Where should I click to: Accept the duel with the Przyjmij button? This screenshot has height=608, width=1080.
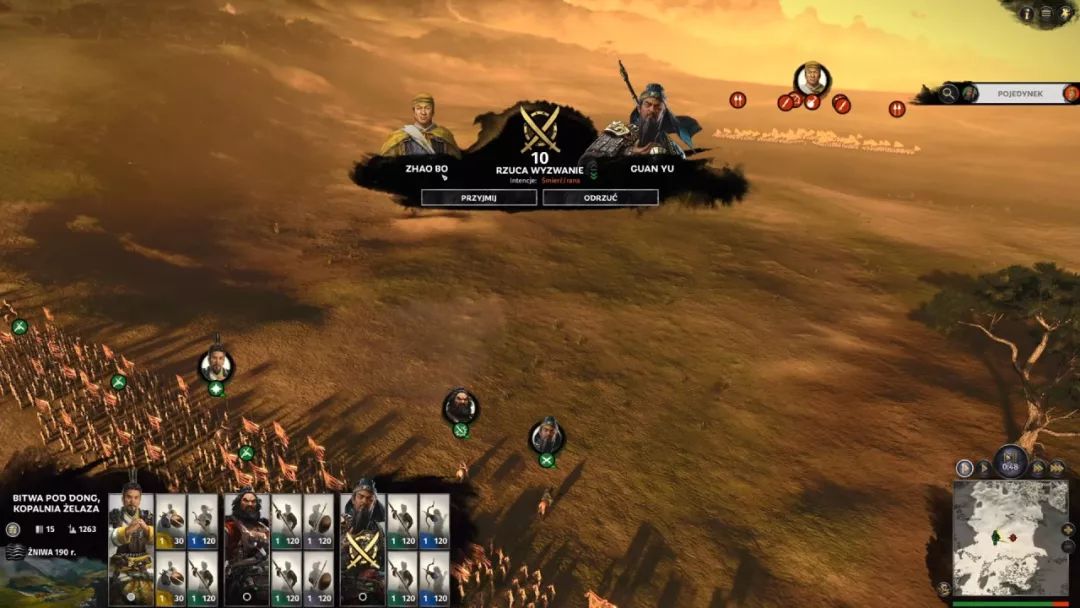(479, 197)
